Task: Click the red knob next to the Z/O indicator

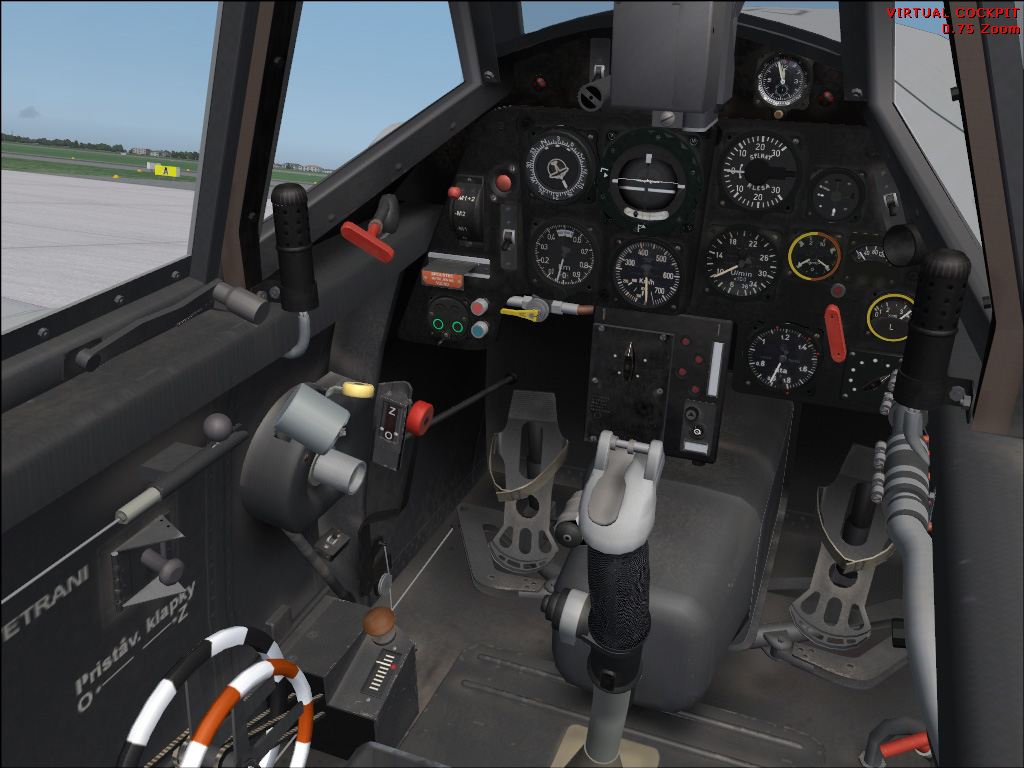Action: click(x=419, y=415)
